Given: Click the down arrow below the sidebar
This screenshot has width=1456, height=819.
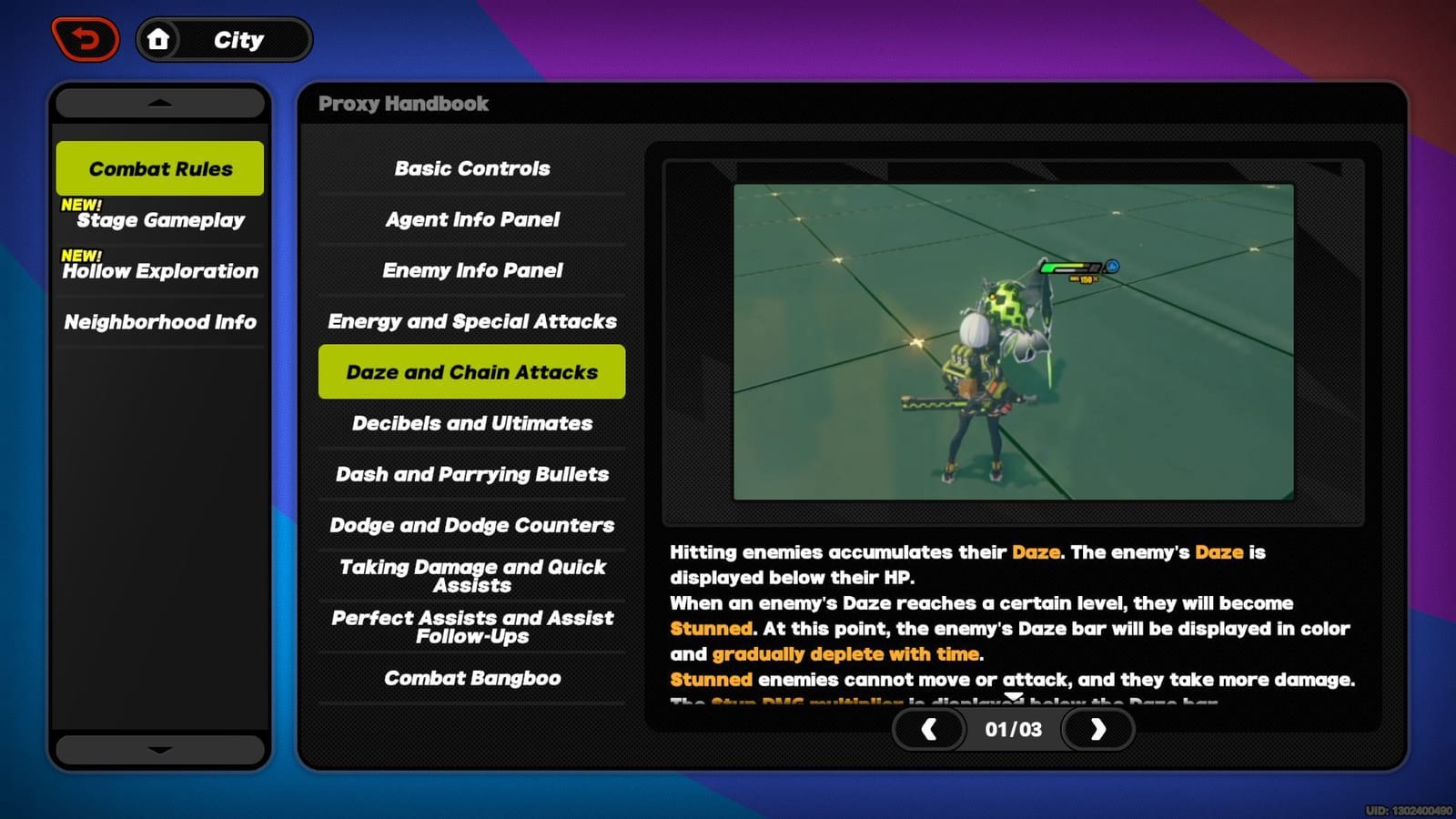Looking at the screenshot, I should tap(160, 750).
